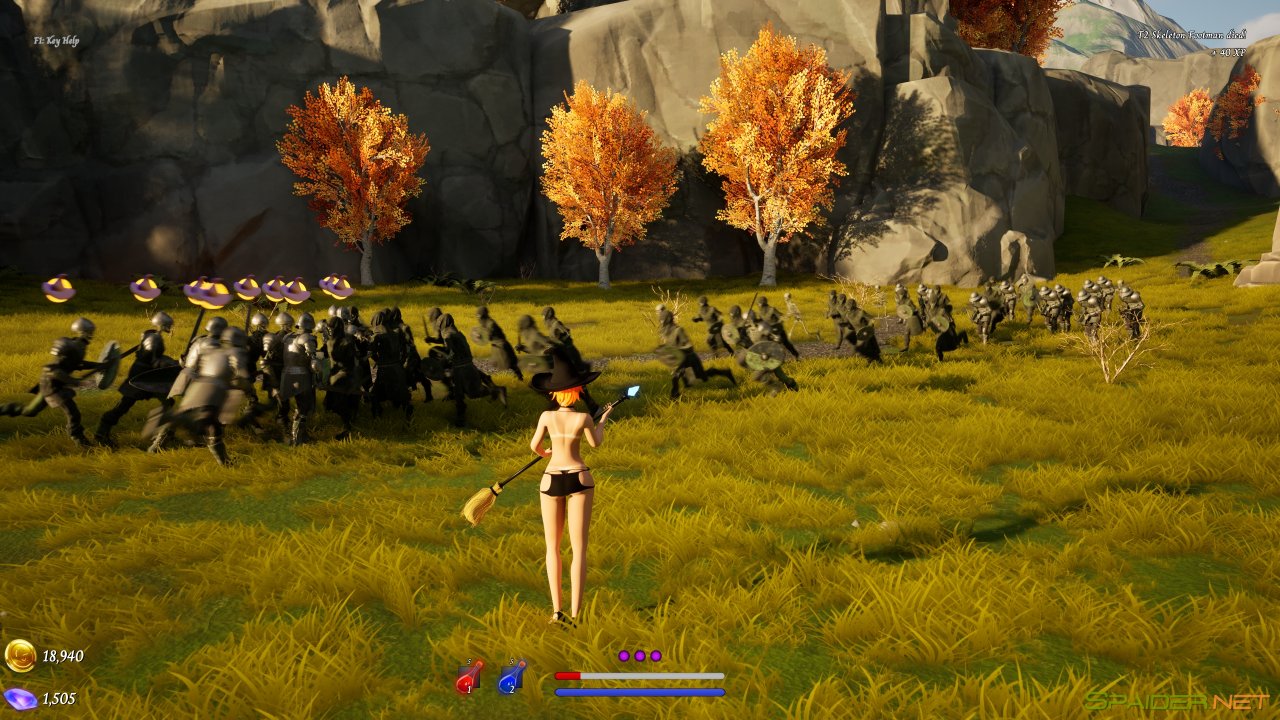
Task: Toggle the middle purple skill orb
Action: (x=641, y=656)
